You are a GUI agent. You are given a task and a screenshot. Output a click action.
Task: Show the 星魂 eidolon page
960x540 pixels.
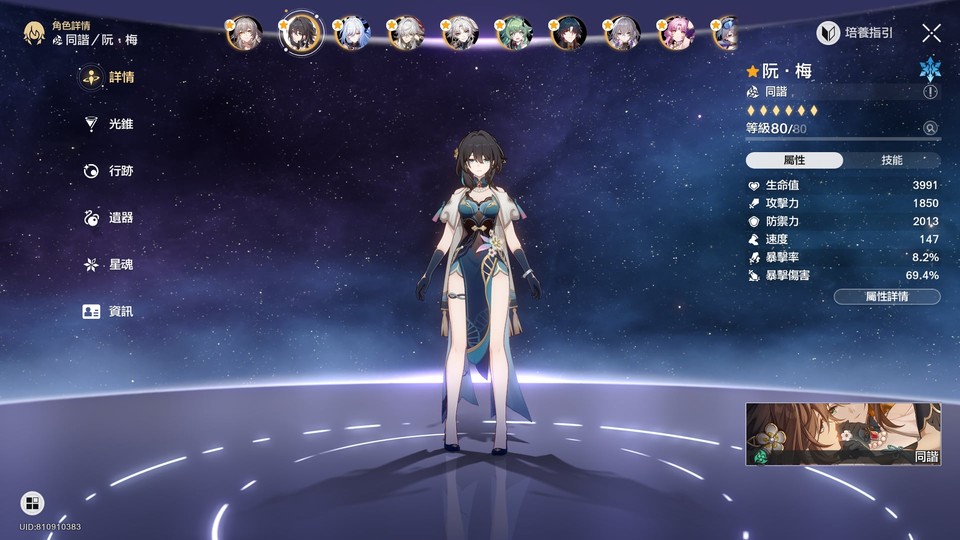click(109, 265)
